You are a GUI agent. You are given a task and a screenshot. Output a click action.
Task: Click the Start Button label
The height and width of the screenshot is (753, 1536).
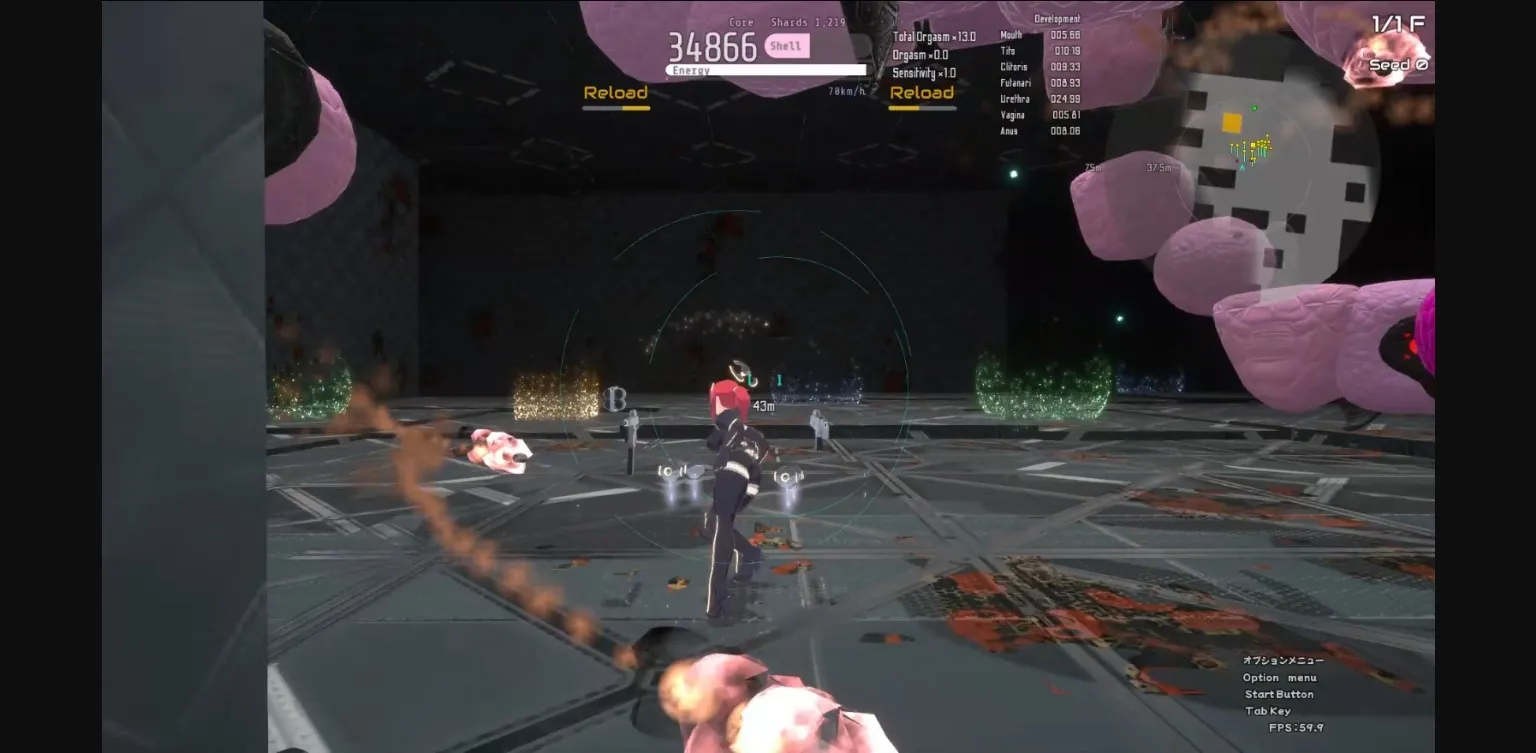click(x=1278, y=694)
